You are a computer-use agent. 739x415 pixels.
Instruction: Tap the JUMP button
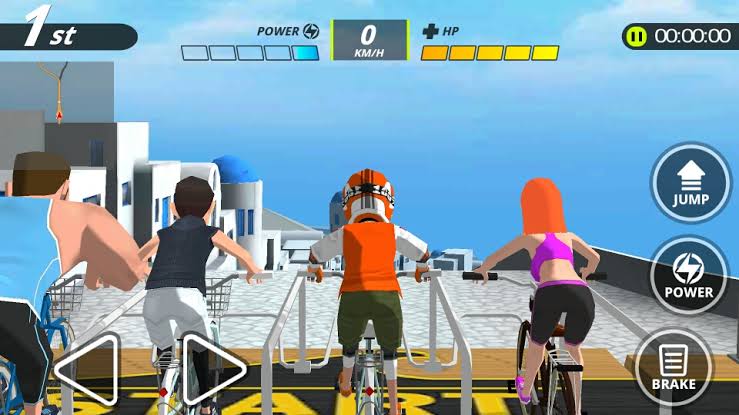(691, 184)
